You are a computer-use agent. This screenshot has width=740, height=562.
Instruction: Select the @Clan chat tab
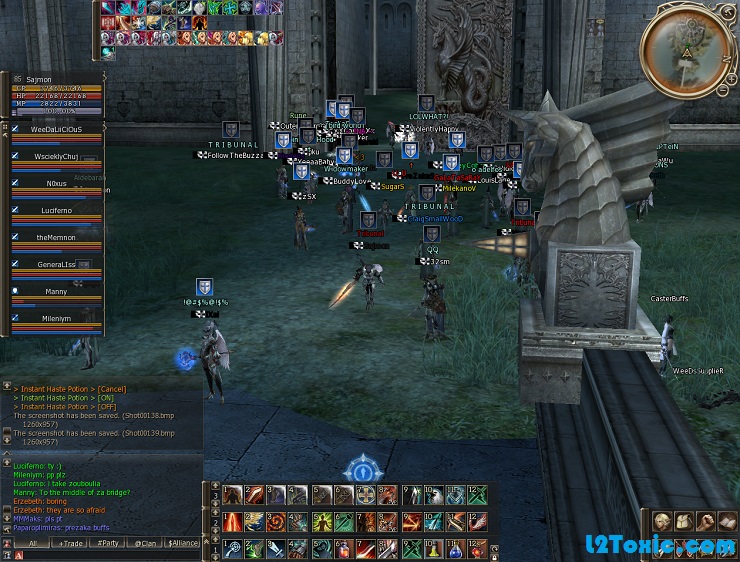pos(145,543)
